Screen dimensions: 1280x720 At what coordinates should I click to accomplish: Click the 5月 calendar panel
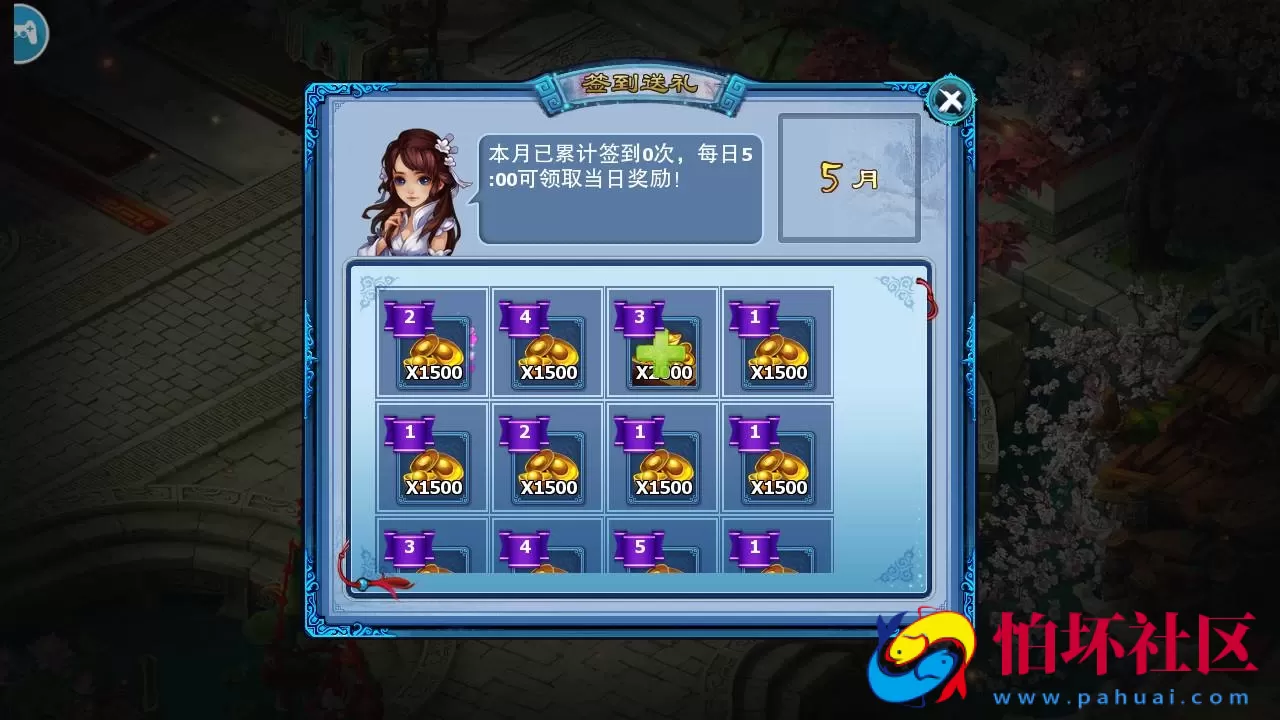tap(848, 177)
